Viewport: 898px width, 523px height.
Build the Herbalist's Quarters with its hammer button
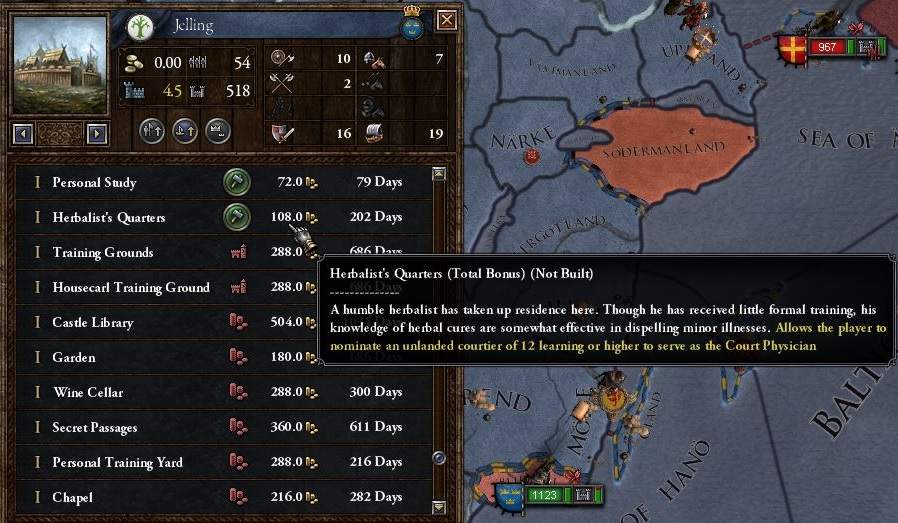click(237, 216)
